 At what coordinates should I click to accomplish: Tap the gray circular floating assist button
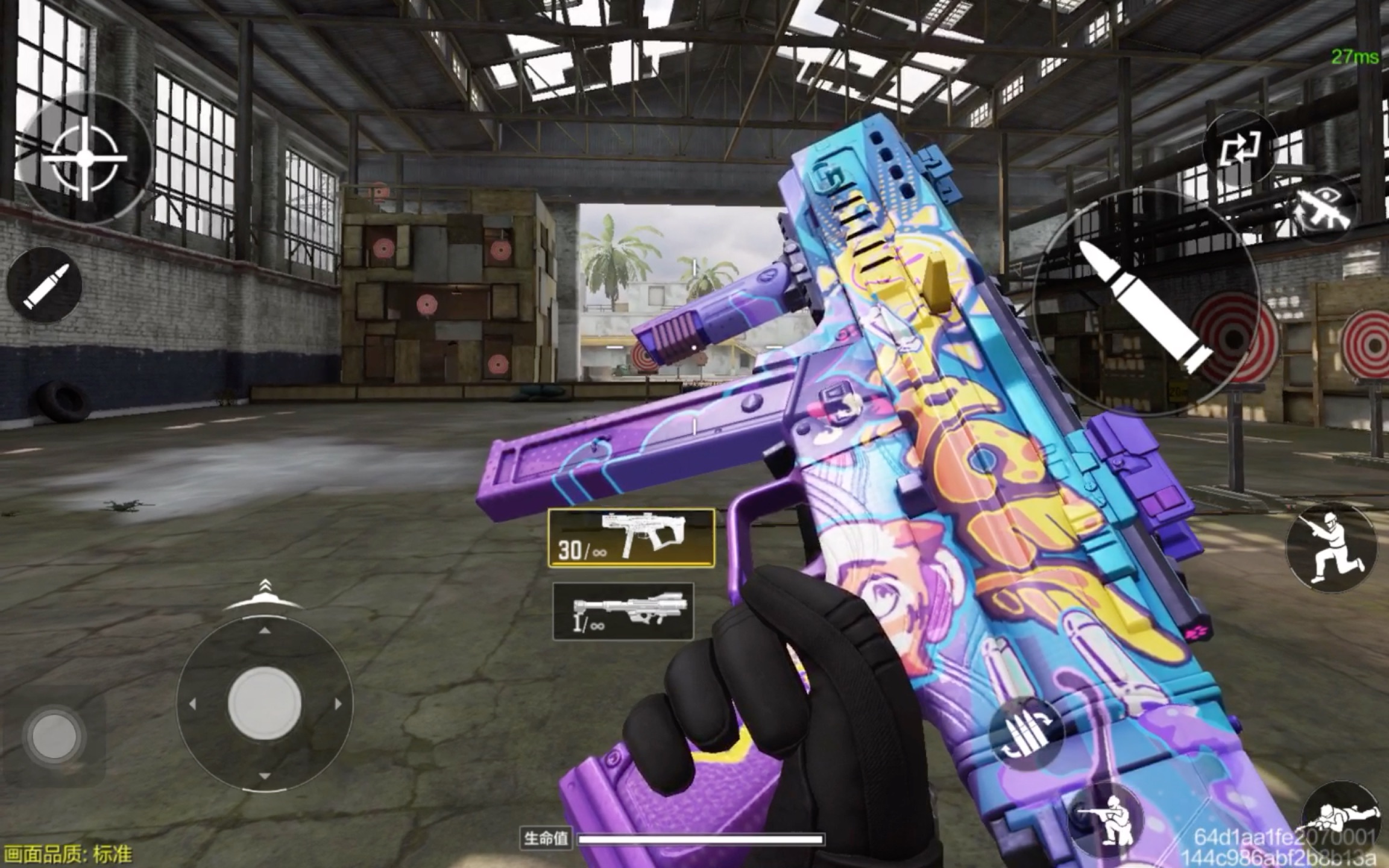54,735
